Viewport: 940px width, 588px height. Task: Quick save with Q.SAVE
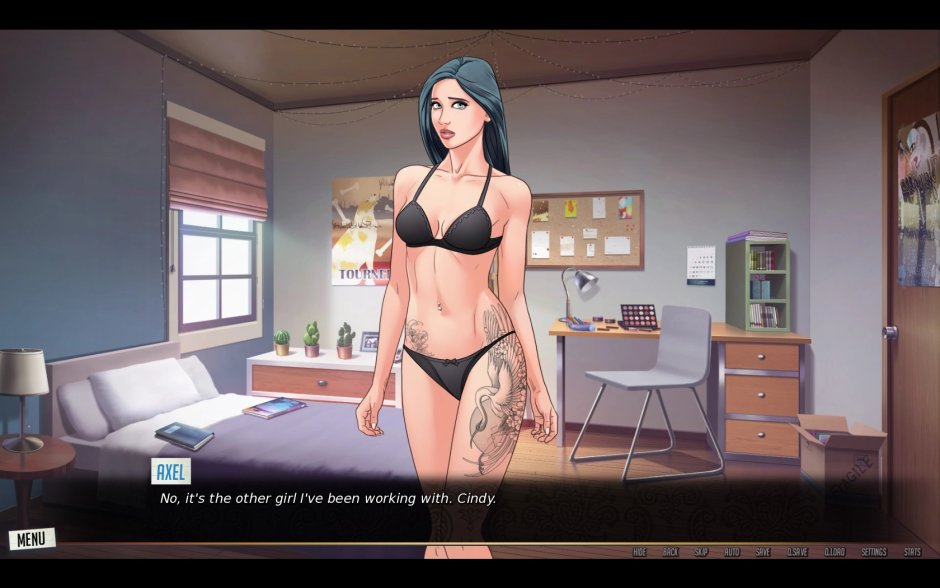click(x=797, y=552)
